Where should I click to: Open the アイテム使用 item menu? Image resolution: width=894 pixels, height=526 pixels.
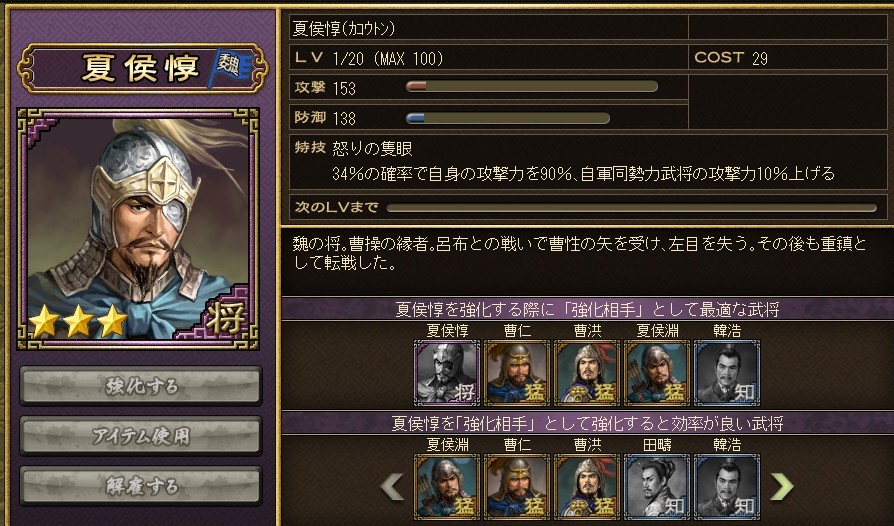click(x=140, y=435)
